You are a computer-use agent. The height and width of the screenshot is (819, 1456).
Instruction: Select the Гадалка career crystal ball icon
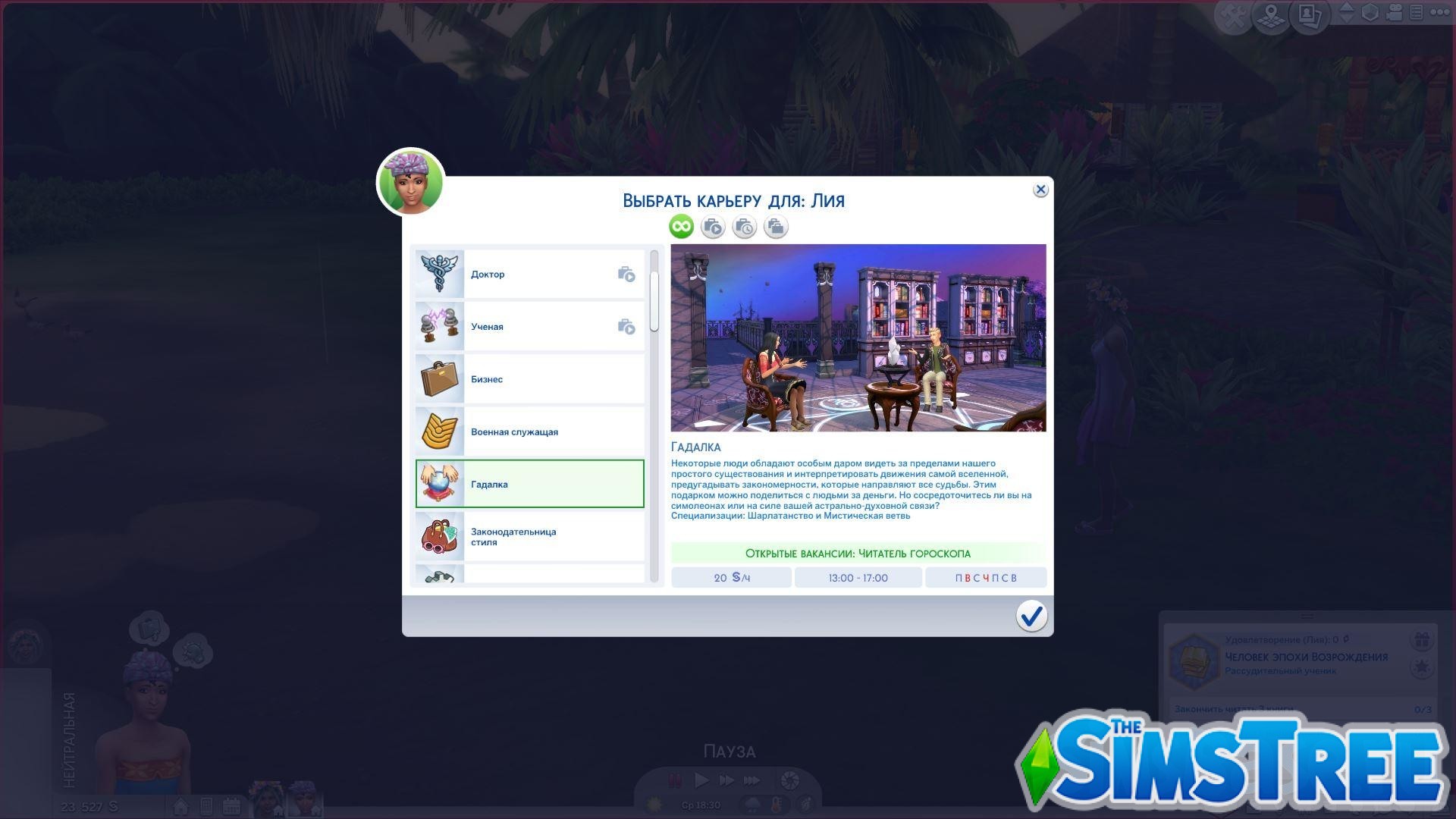440,483
